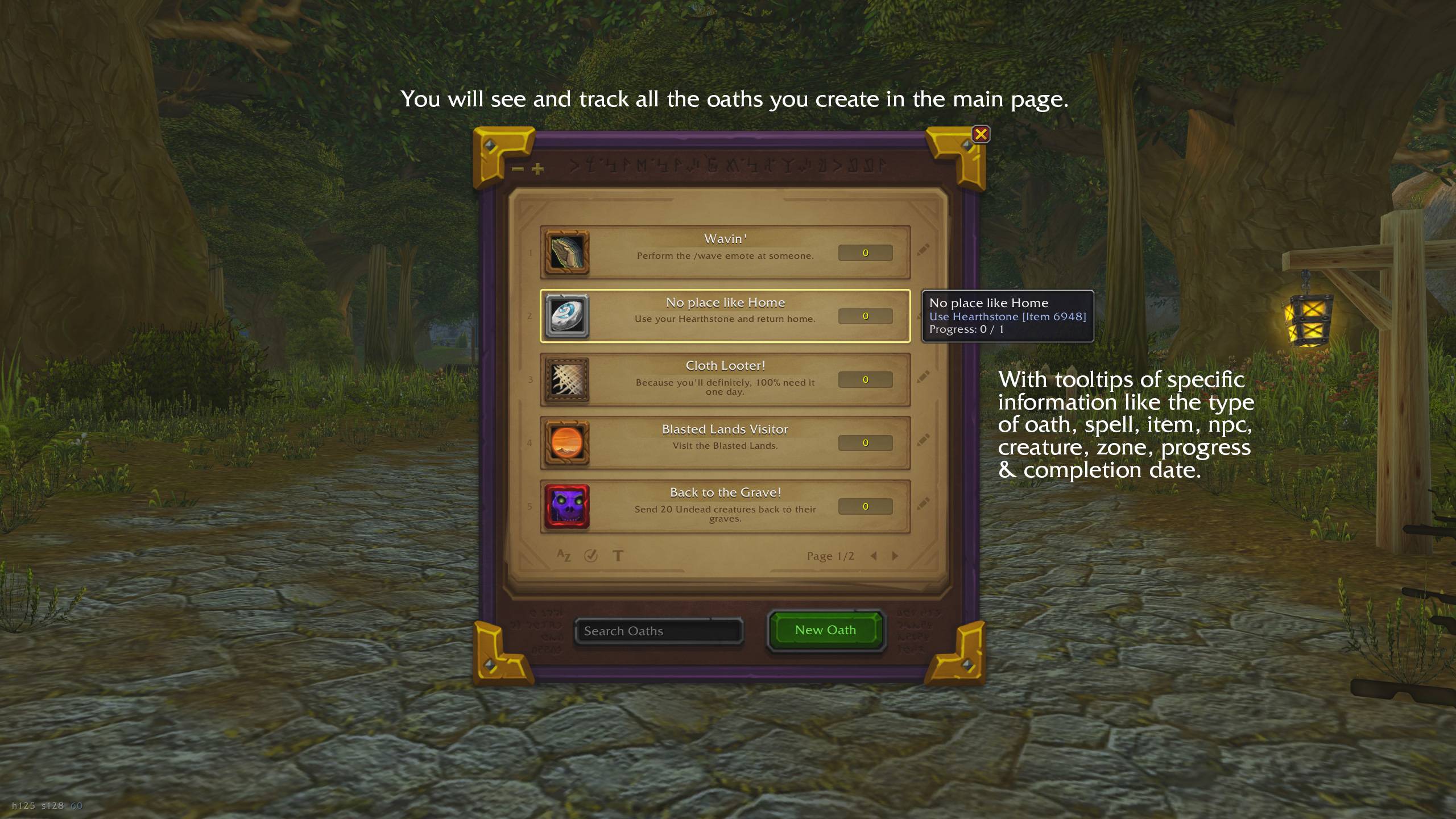
Task: Click the Hearthstone icon beside No place like Home
Action: pyautogui.click(x=566, y=316)
